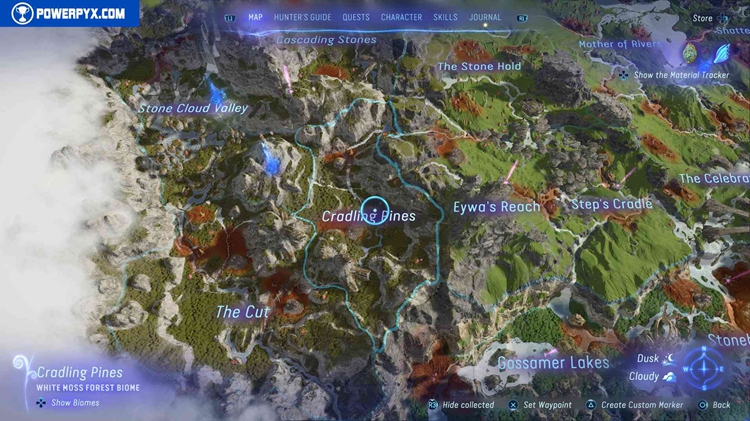Hide collected items on the map

461,405
